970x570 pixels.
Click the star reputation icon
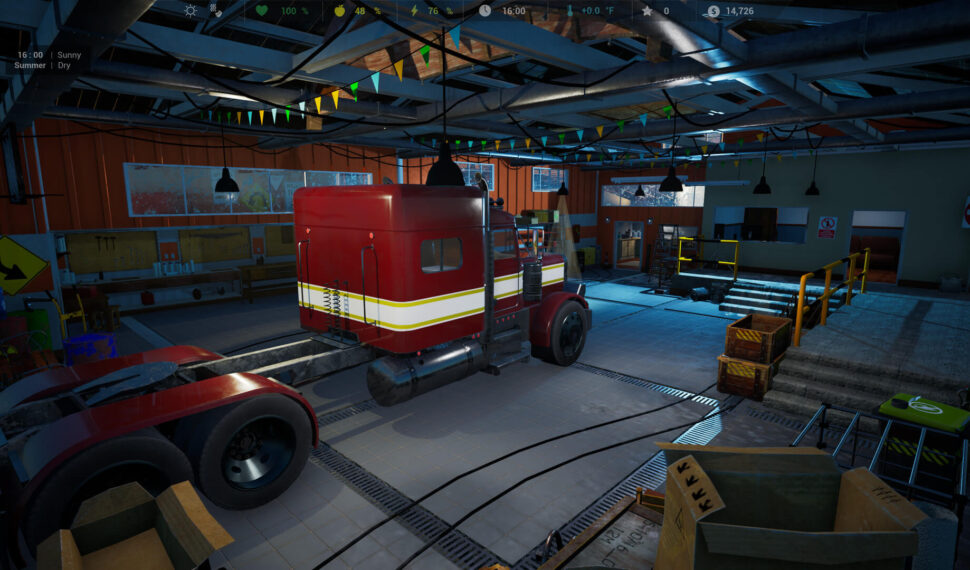coord(647,11)
